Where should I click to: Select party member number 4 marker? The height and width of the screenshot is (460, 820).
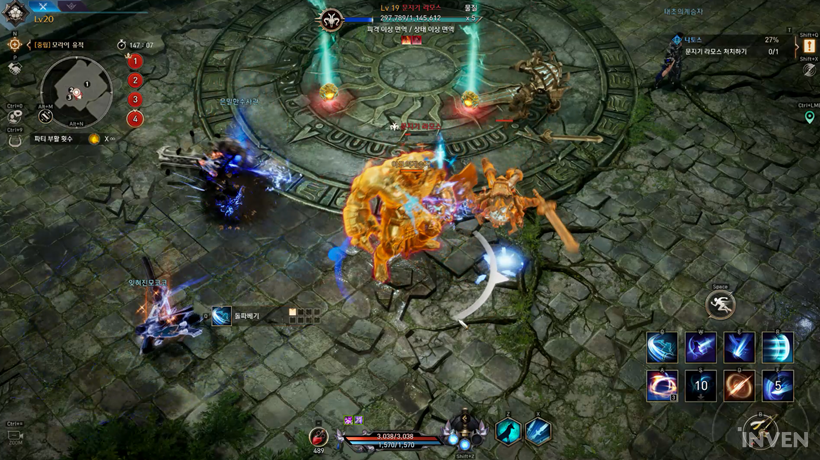pyautogui.click(x=135, y=119)
